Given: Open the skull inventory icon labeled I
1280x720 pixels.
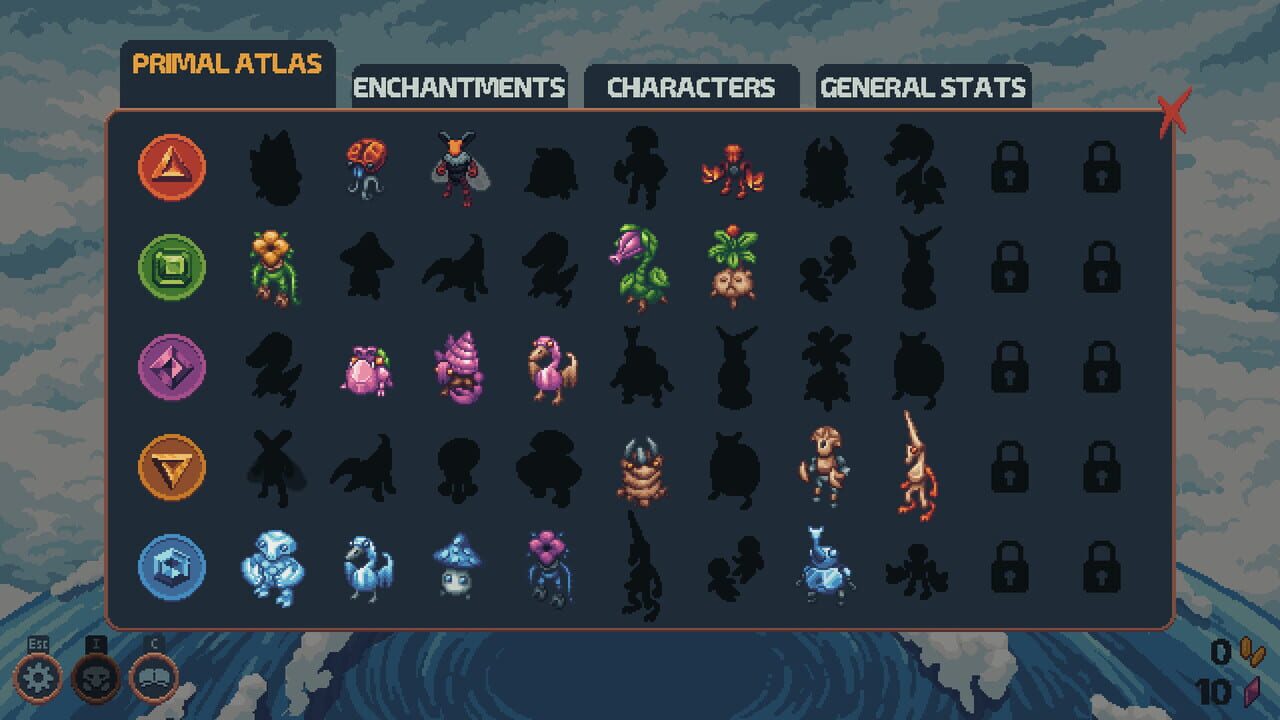Looking at the screenshot, I should pos(94,675).
